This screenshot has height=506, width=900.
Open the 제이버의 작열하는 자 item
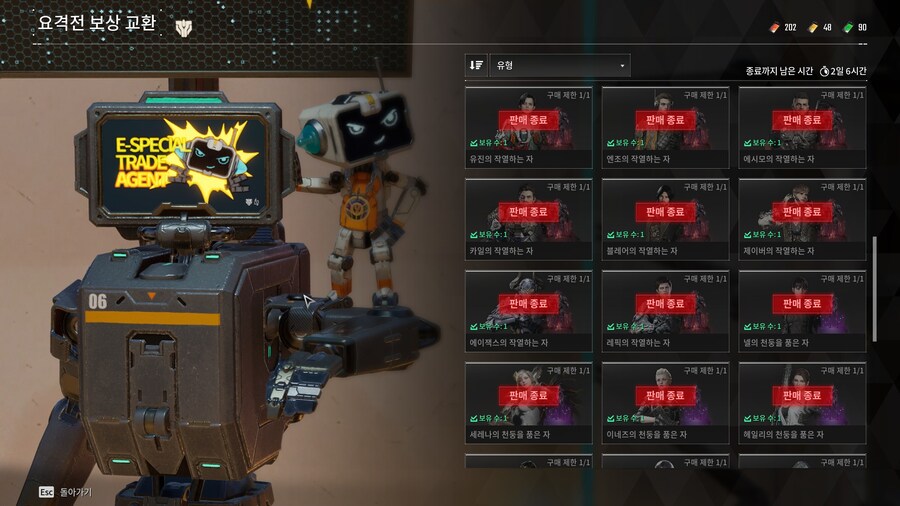coord(802,219)
